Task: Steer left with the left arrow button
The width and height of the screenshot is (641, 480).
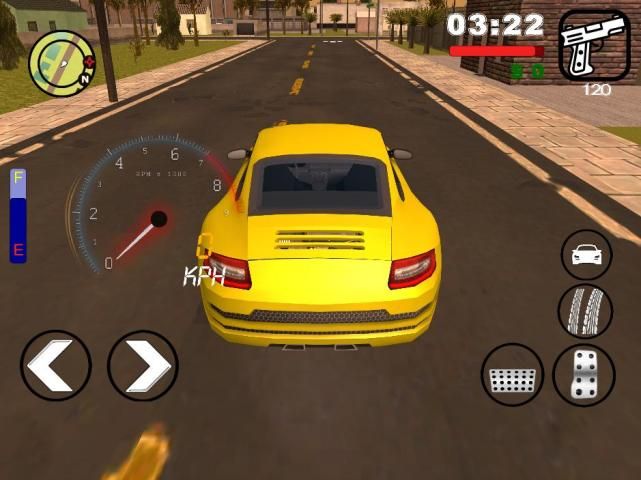Action: point(55,366)
